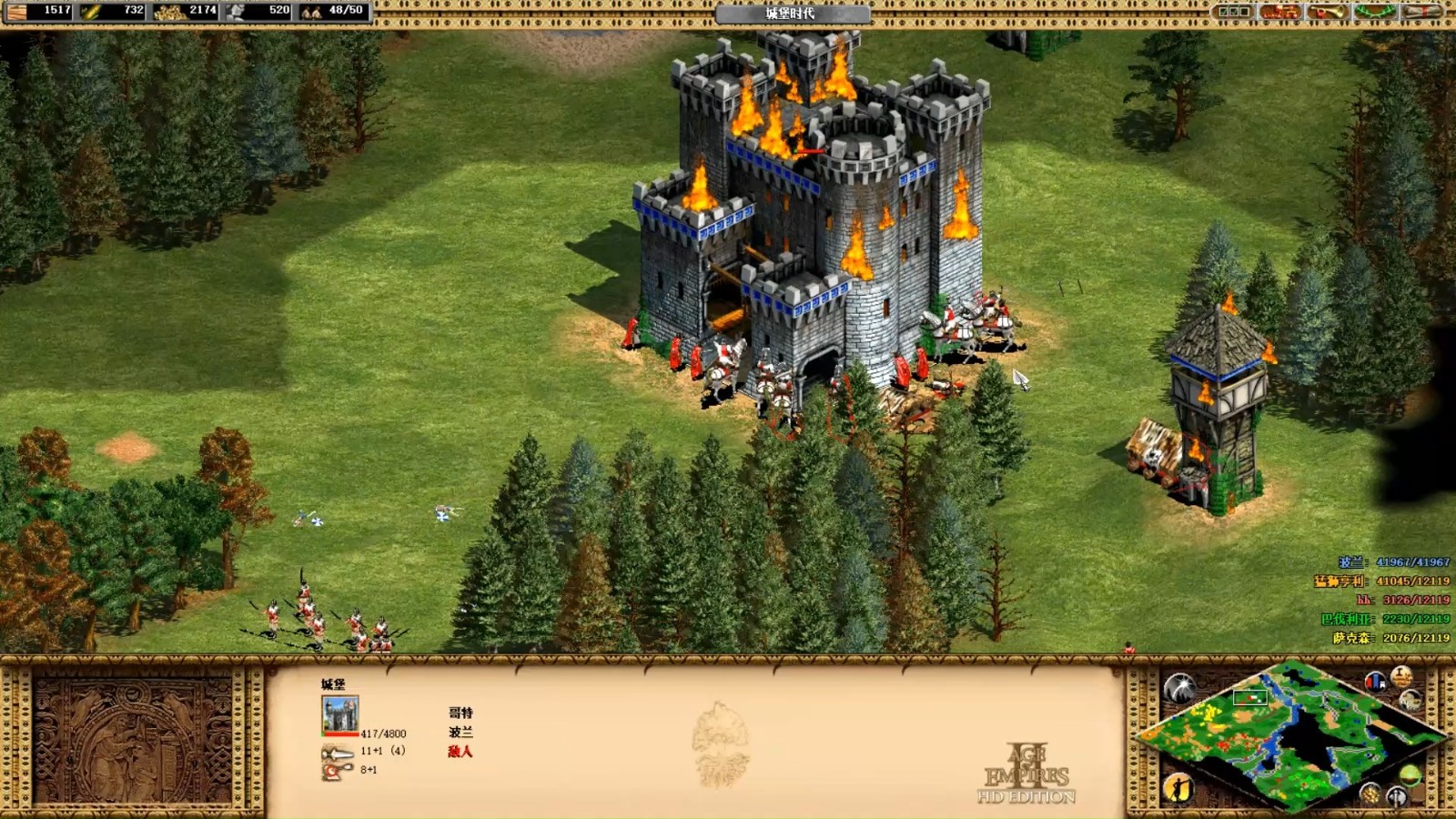Screen dimensions: 1456x819
Task: Click the selected castle portrait
Action: [x=340, y=714]
